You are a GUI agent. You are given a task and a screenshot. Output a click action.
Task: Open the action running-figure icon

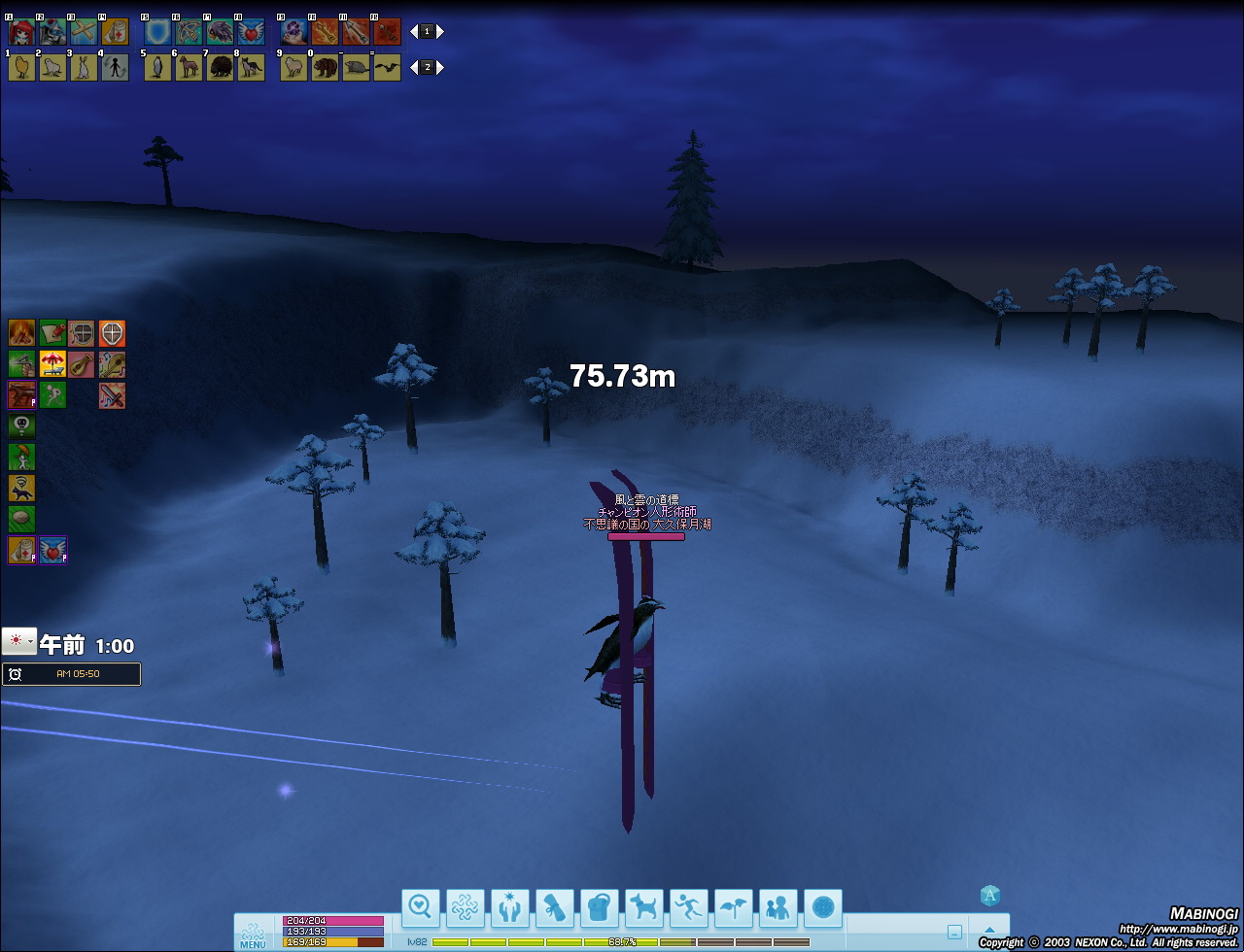(689, 908)
